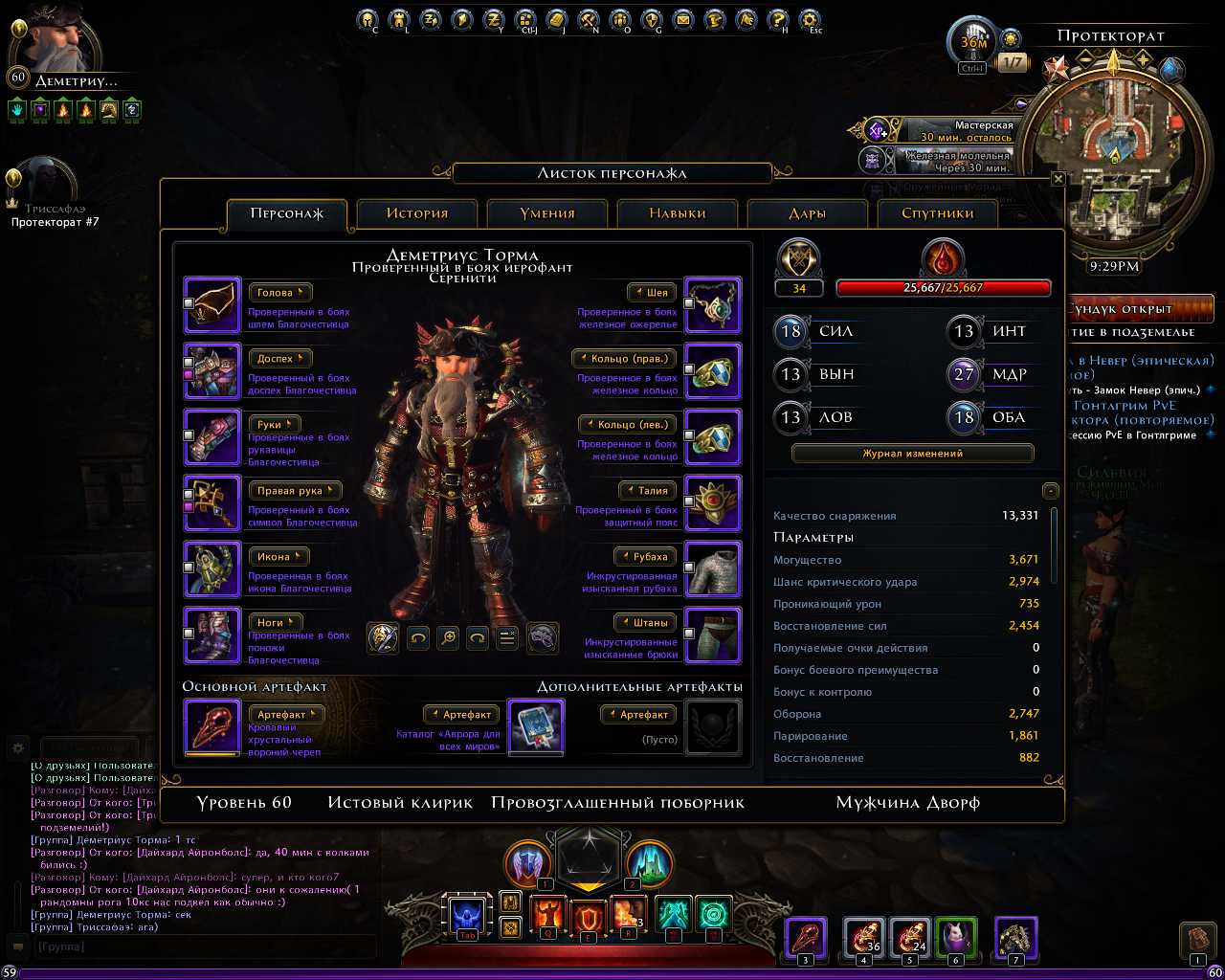This screenshot has height=980, width=1225.
Task: Select the Навыки tab
Action: point(678,213)
